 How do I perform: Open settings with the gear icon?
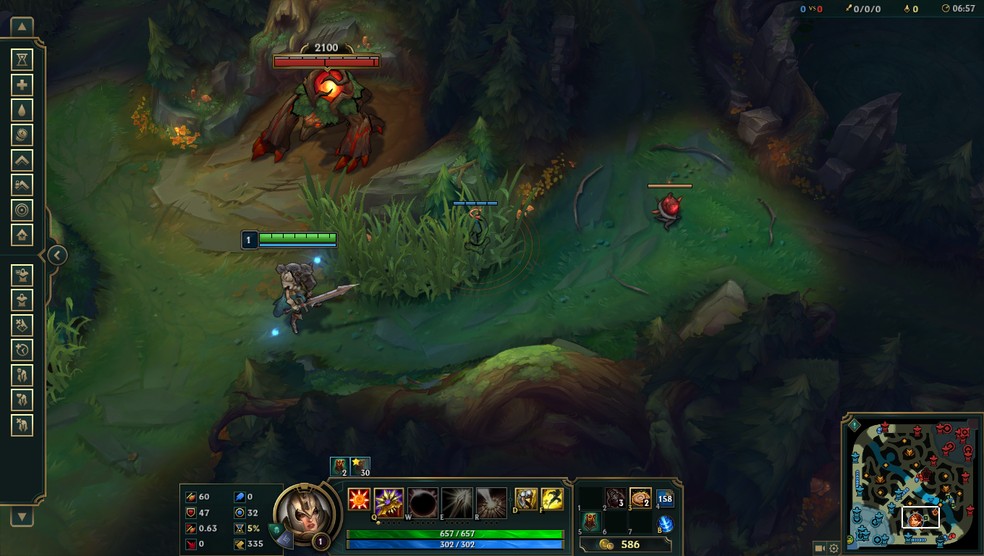click(834, 548)
